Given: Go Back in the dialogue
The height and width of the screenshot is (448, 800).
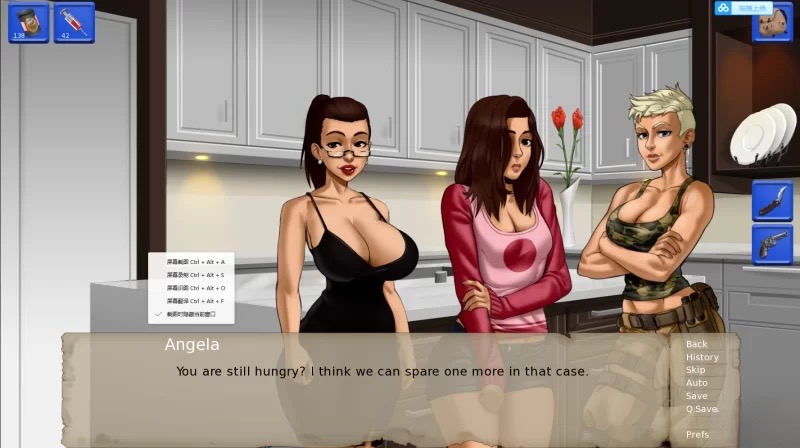Looking at the screenshot, I should pos(696,344).
